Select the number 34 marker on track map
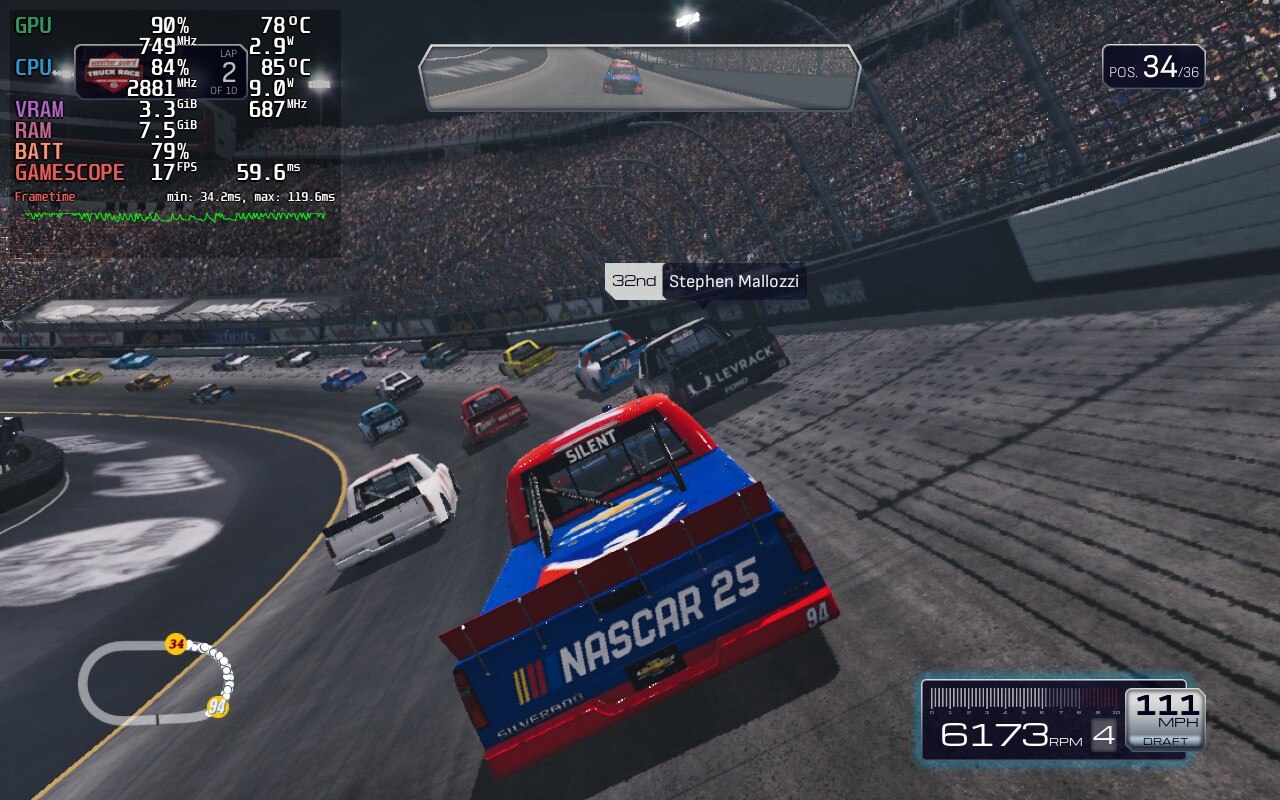The image size is (1280, 800). pyautogui.click(x=177, y=644)
